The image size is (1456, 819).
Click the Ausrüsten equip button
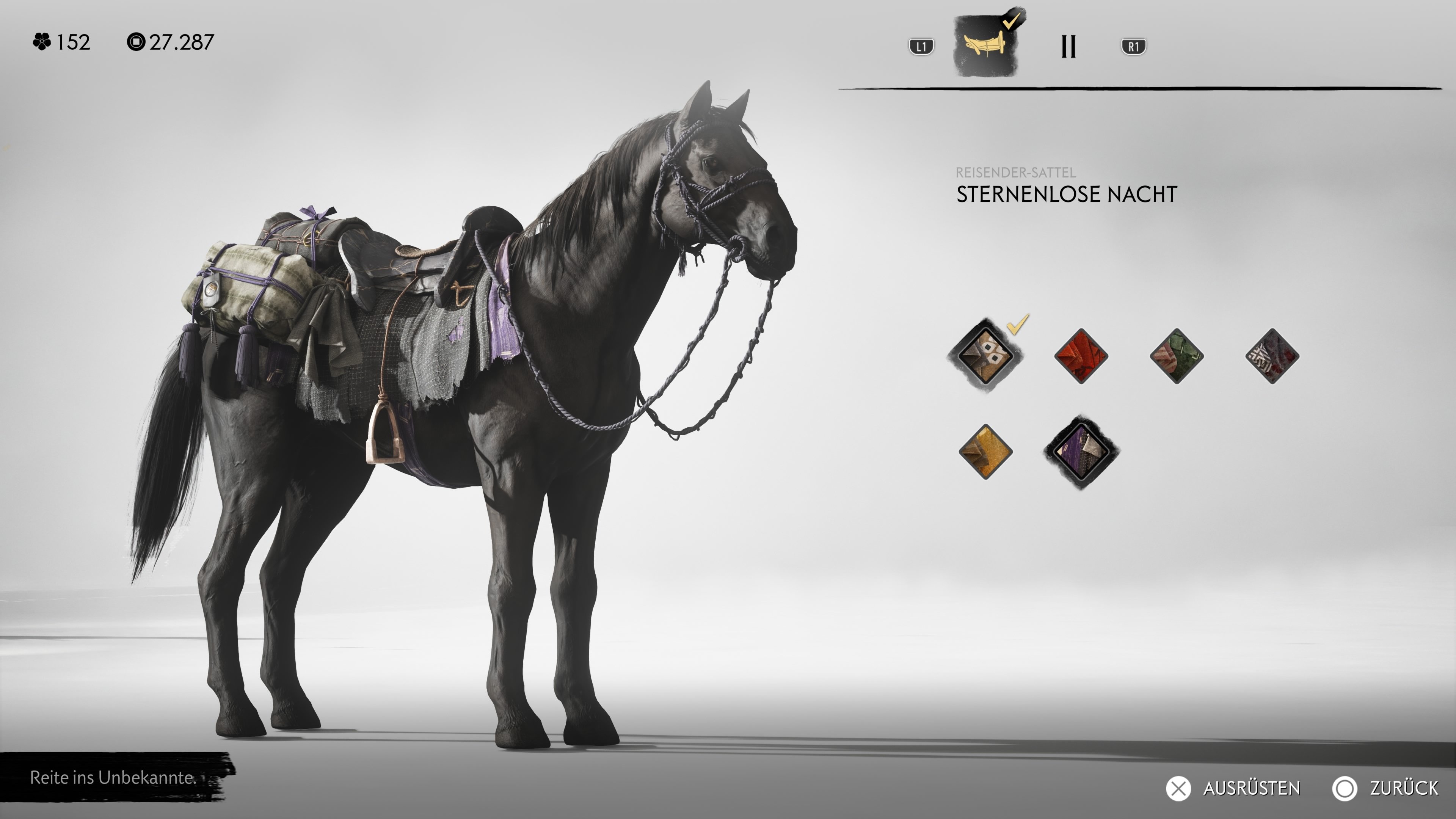[x=1234, y=788]
